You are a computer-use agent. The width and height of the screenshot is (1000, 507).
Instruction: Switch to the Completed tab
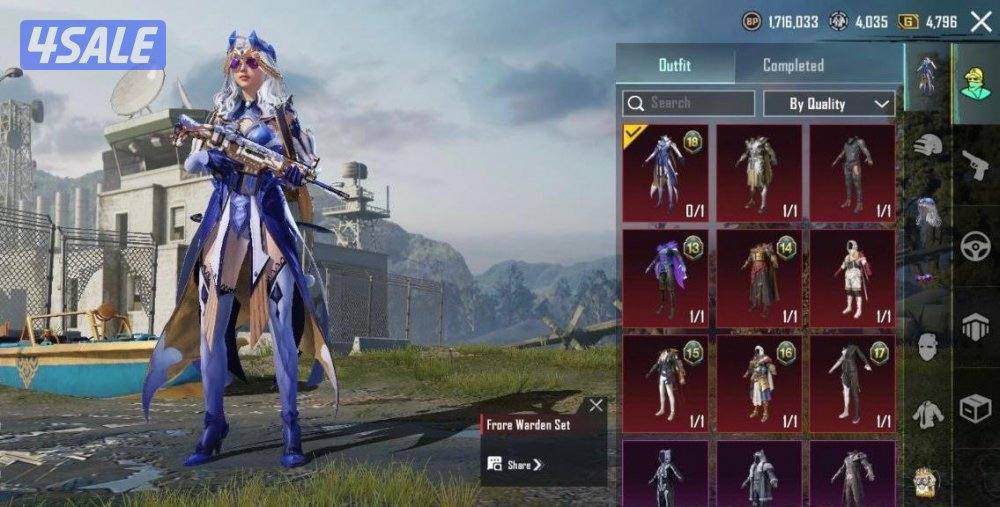point(793,65)
